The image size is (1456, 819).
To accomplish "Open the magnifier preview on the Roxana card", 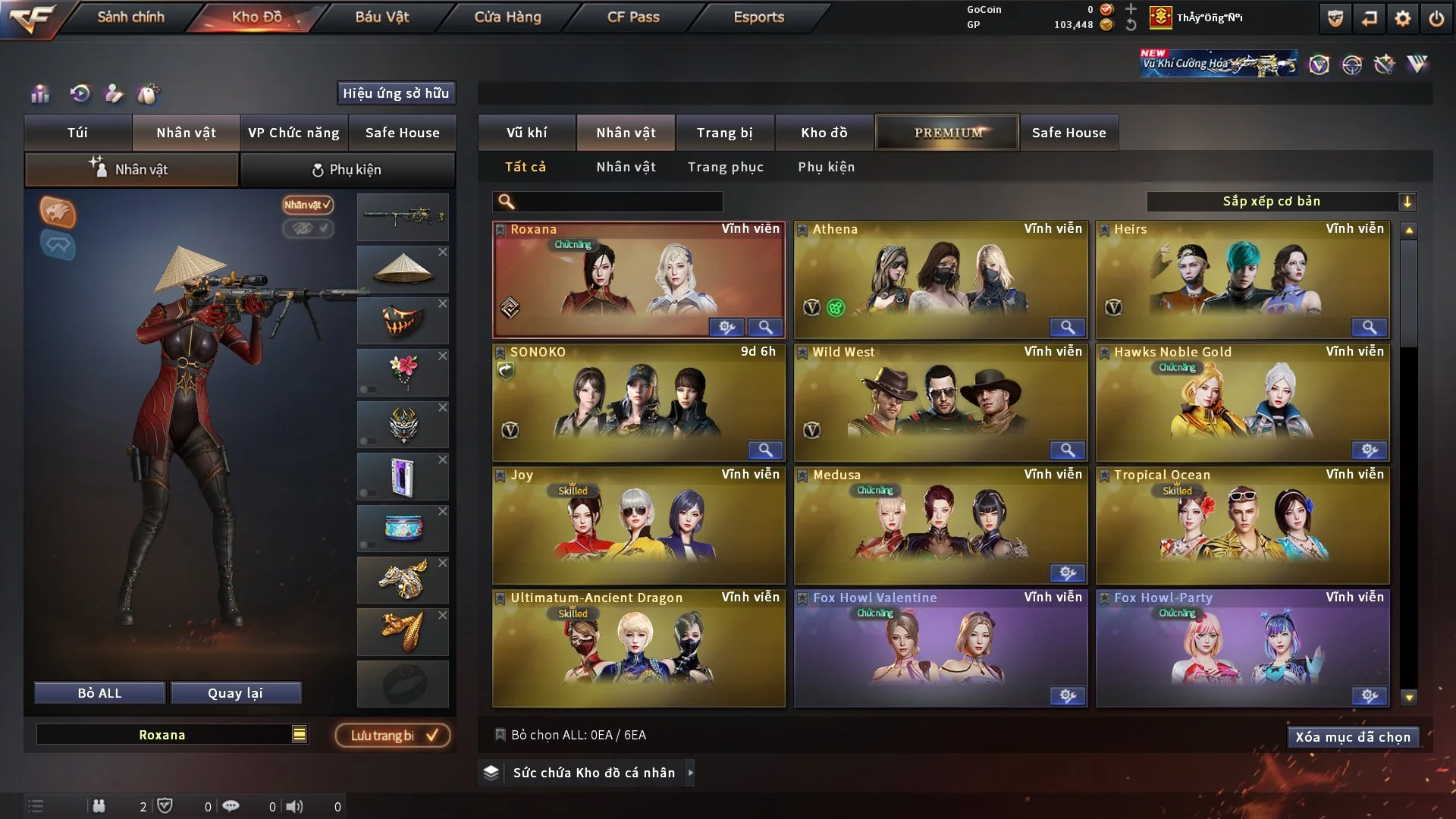I will 766,327.
